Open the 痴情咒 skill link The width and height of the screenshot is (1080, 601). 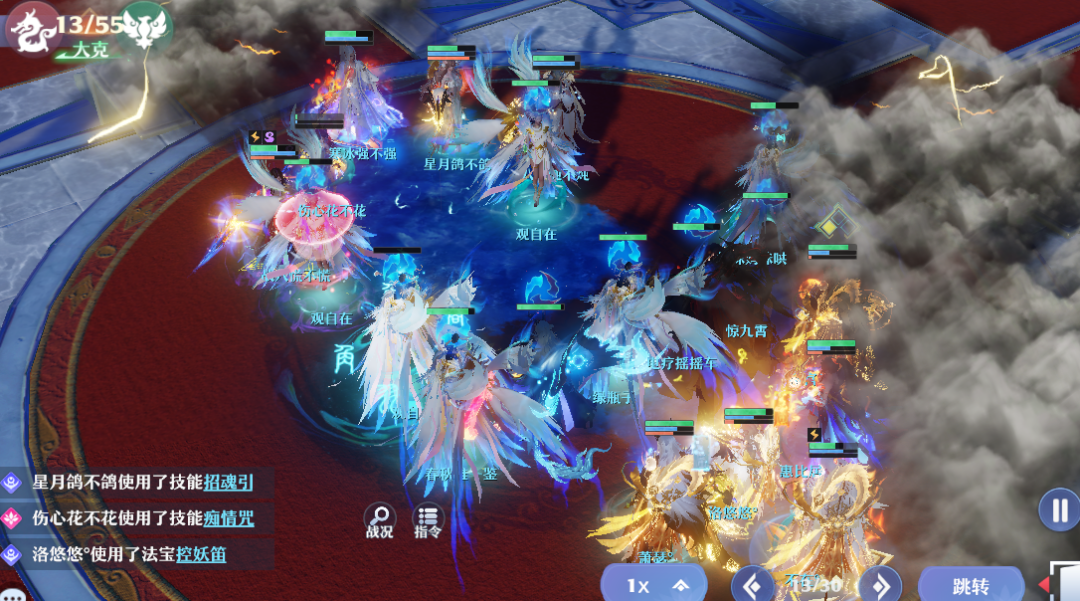pos(228,518)
